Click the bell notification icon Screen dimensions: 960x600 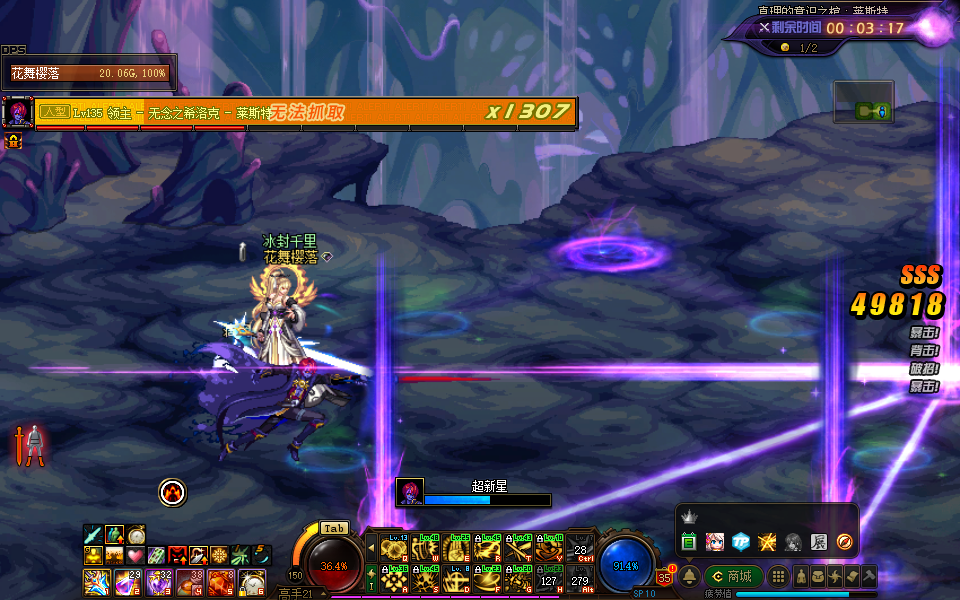(690, 577)
